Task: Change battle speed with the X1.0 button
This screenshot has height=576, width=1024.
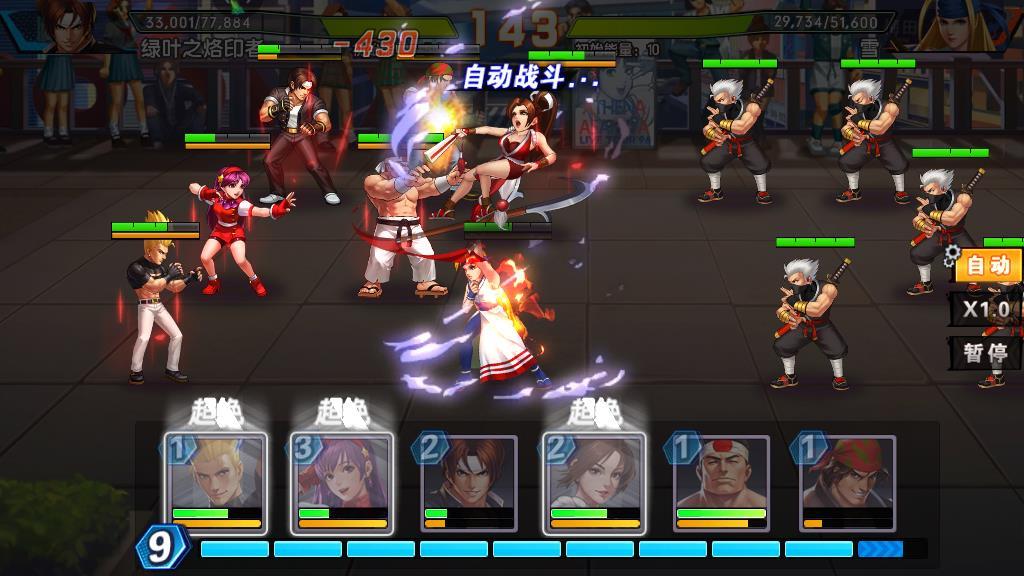Action: 987,309
